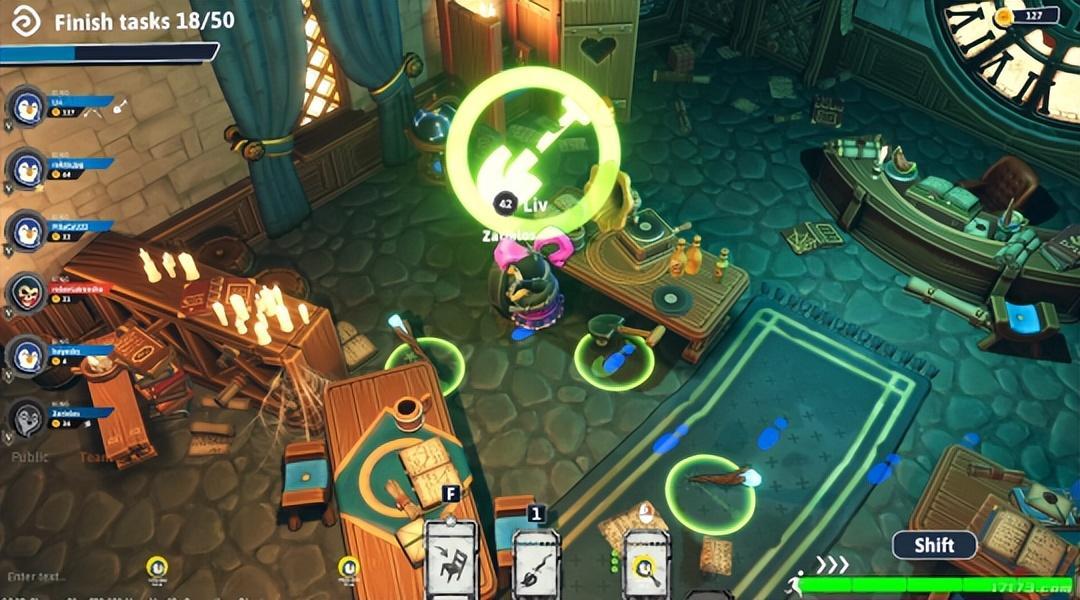Viewport: 1080px width, 600px height.
Task: Select the chair ability card
Action: point(451,562)
